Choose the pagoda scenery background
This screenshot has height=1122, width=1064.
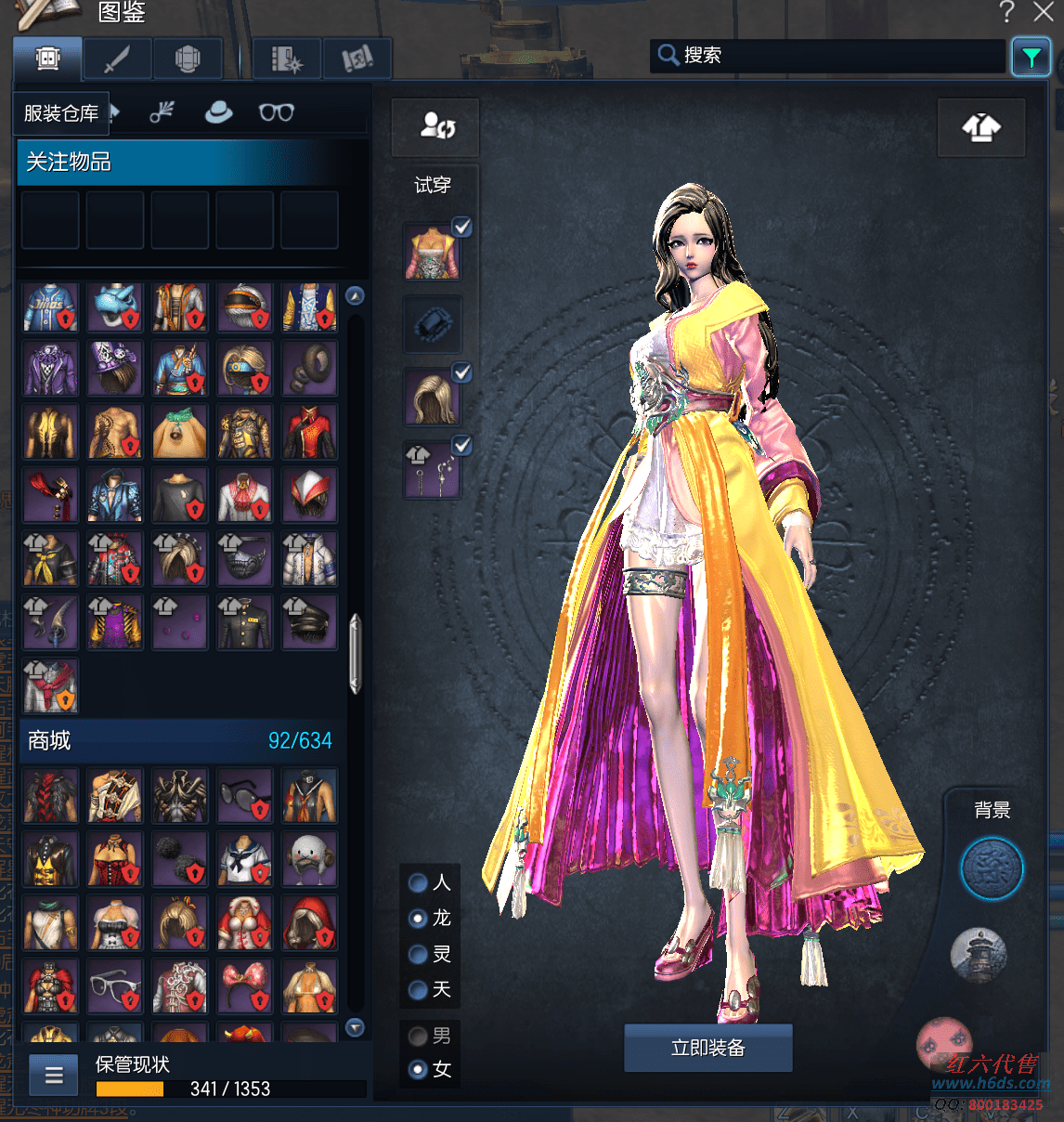(979, 954)
